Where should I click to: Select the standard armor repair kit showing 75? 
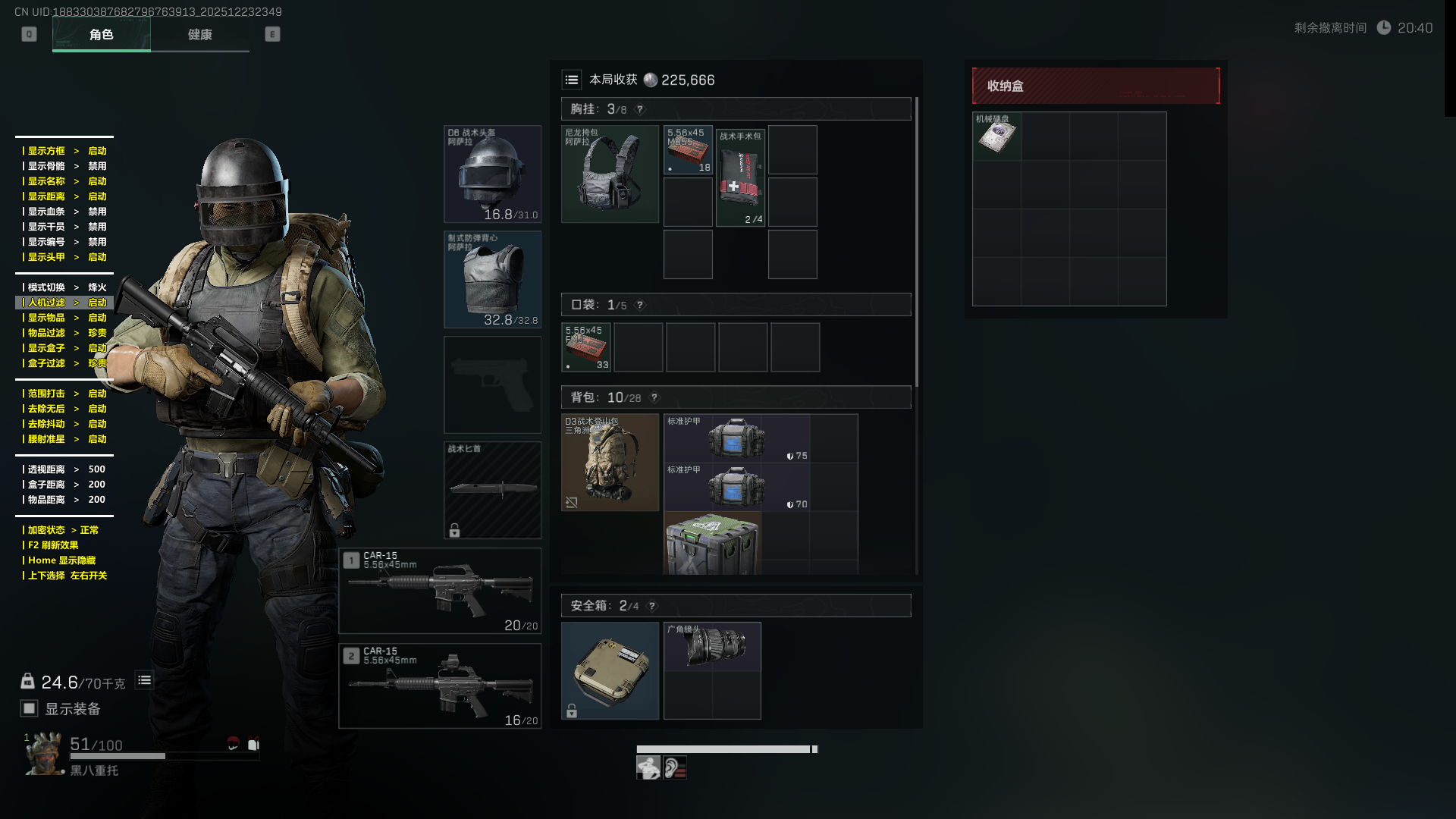point(736,438)
